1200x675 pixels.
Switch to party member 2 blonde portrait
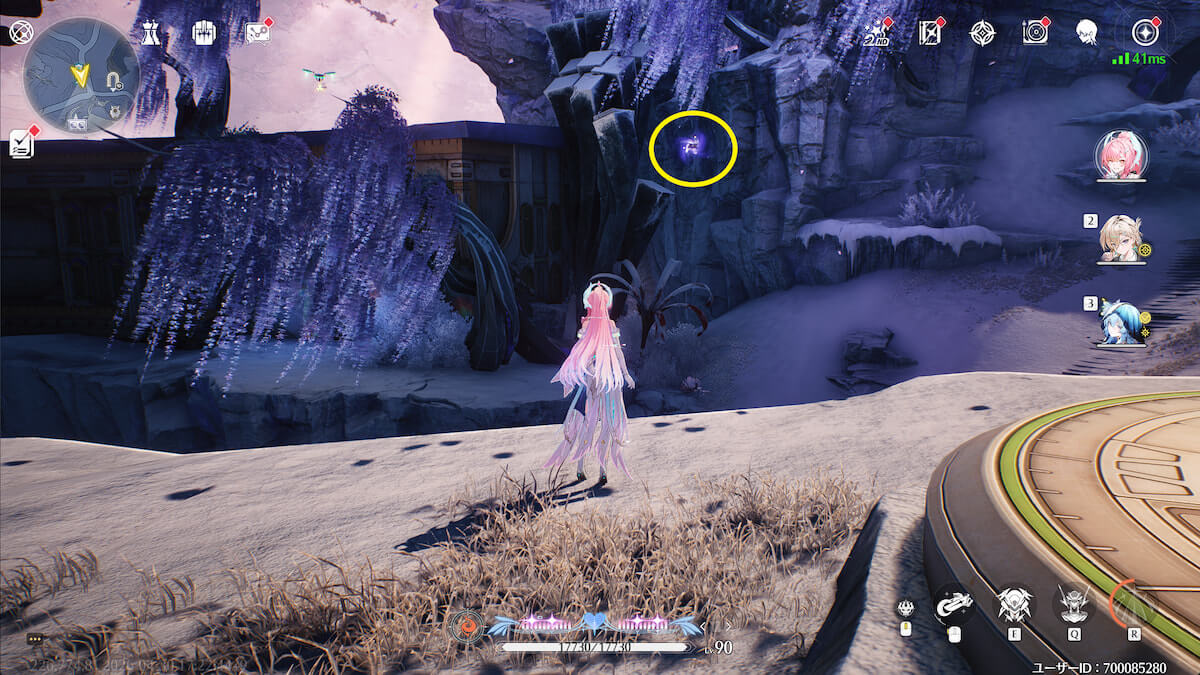(1121, 240)
